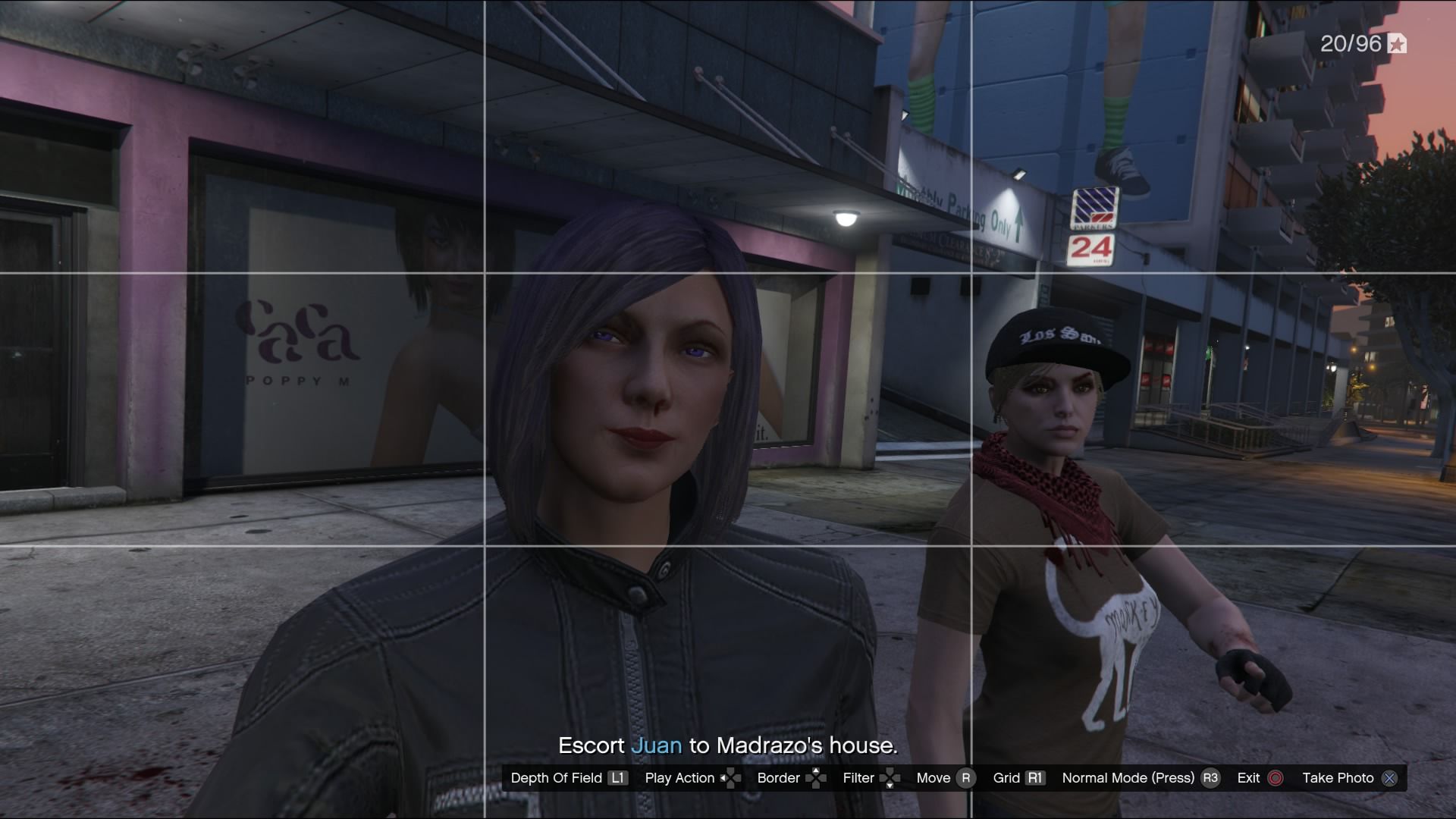Viewport: 1456px width, 819px height.
Task: Click the highlighted name Juan in the subtitle
Action: 657,745
